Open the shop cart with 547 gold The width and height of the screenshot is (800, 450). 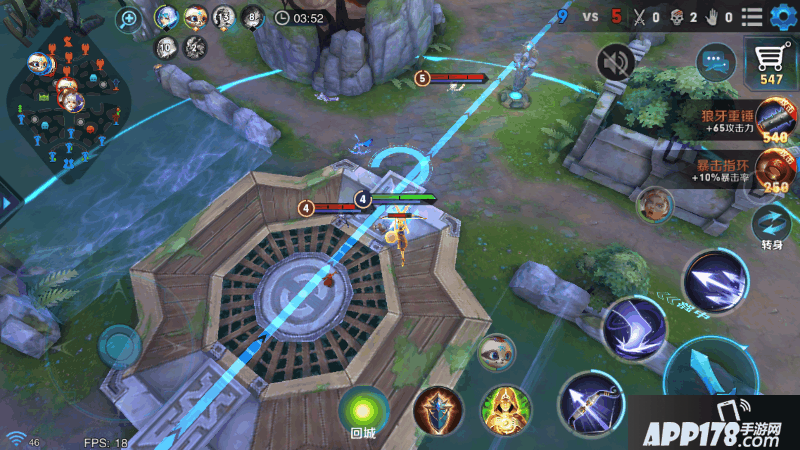[x=771, y=63]
